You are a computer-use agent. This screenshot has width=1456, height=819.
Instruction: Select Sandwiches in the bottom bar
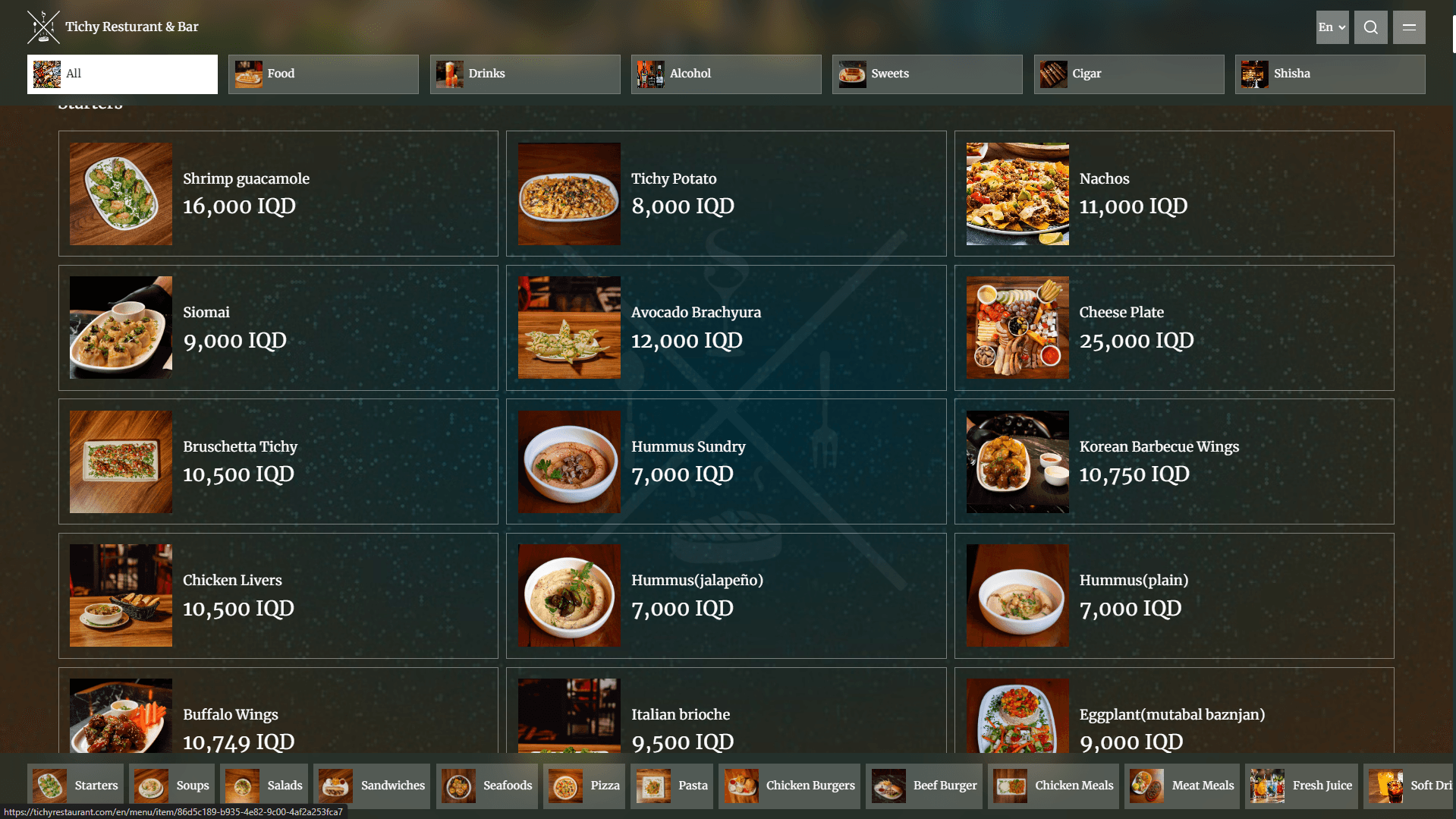372,786
